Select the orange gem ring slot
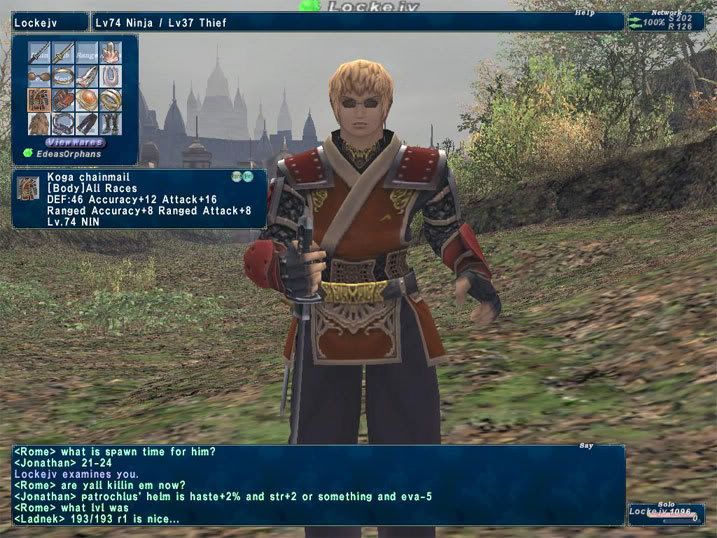The image size is (717, 538). tap(87, 100)
